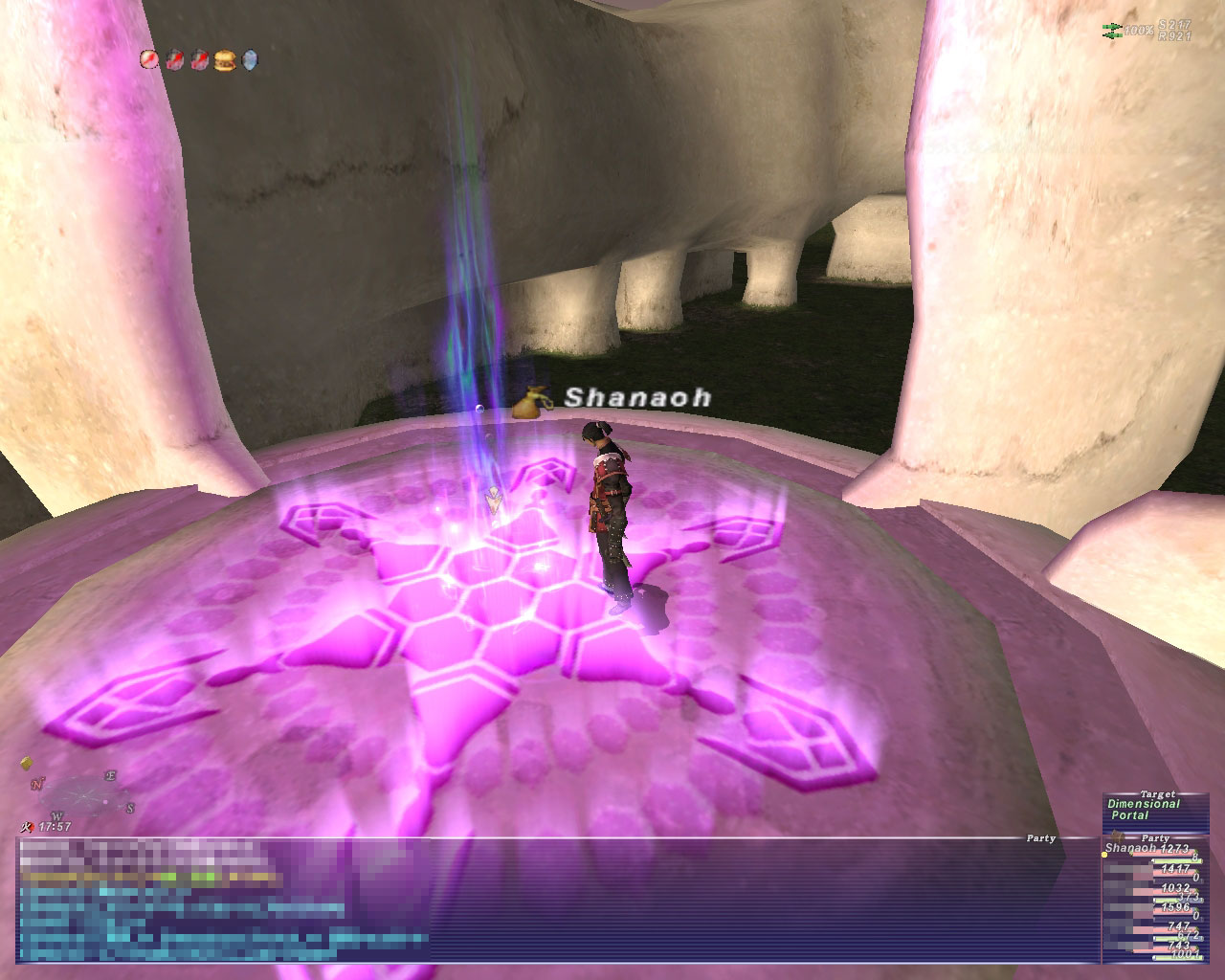This screenshot has height=980, width=1225.
Task: Open the chat log window
Action: [555, 900]
